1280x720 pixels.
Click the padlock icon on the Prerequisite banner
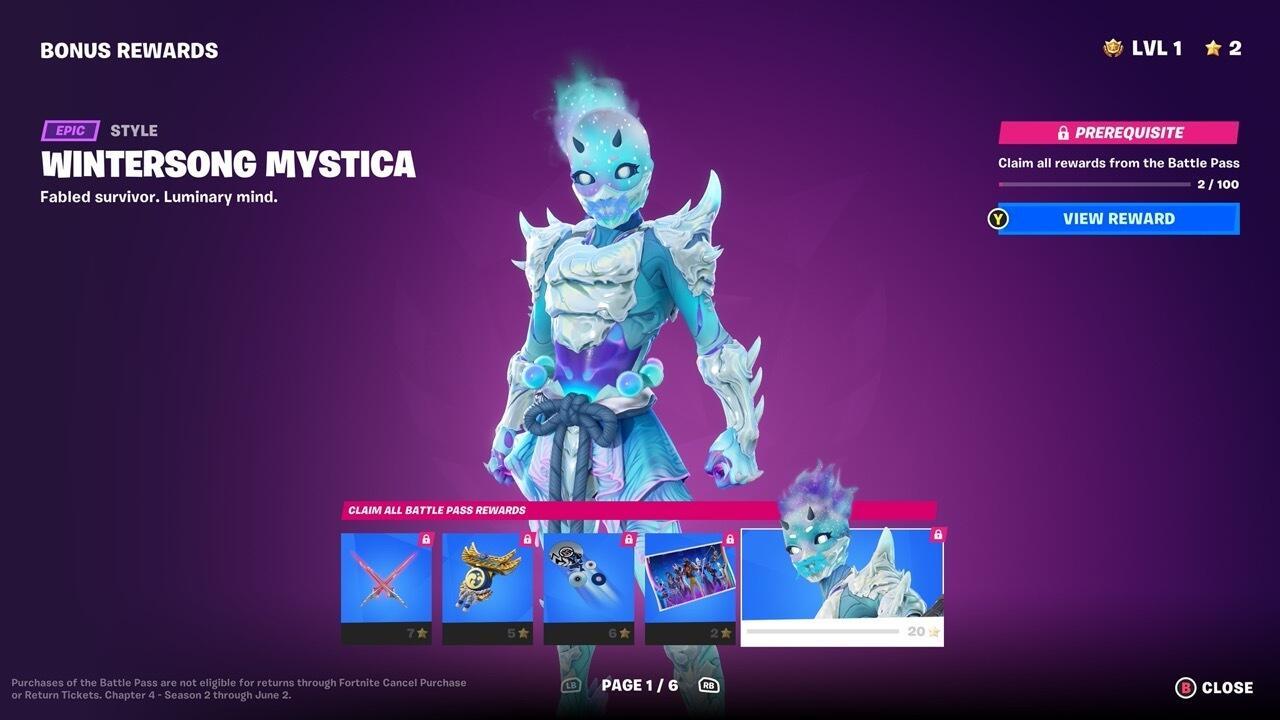[1062, 132]
